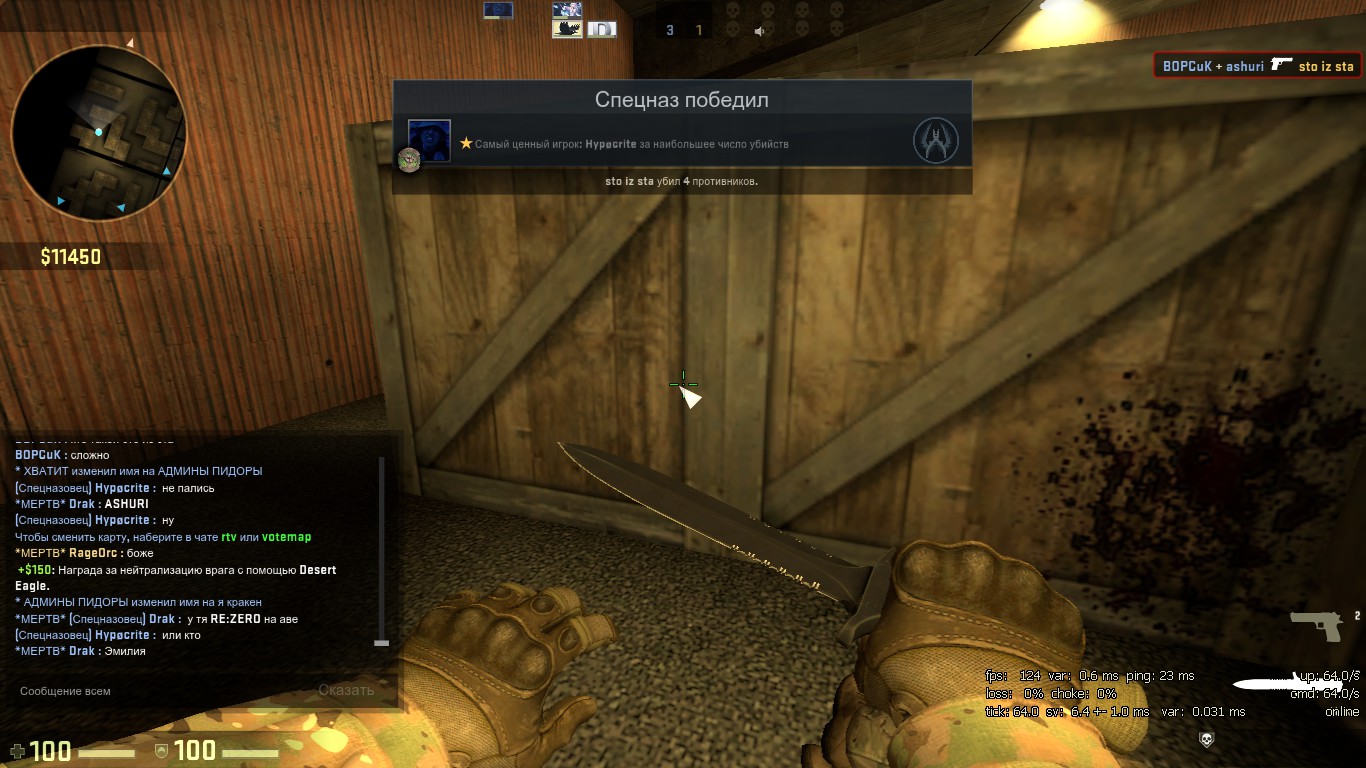Click the kill feed entry for sto iz sta
1366x768 pixels.
point(1257,67)
